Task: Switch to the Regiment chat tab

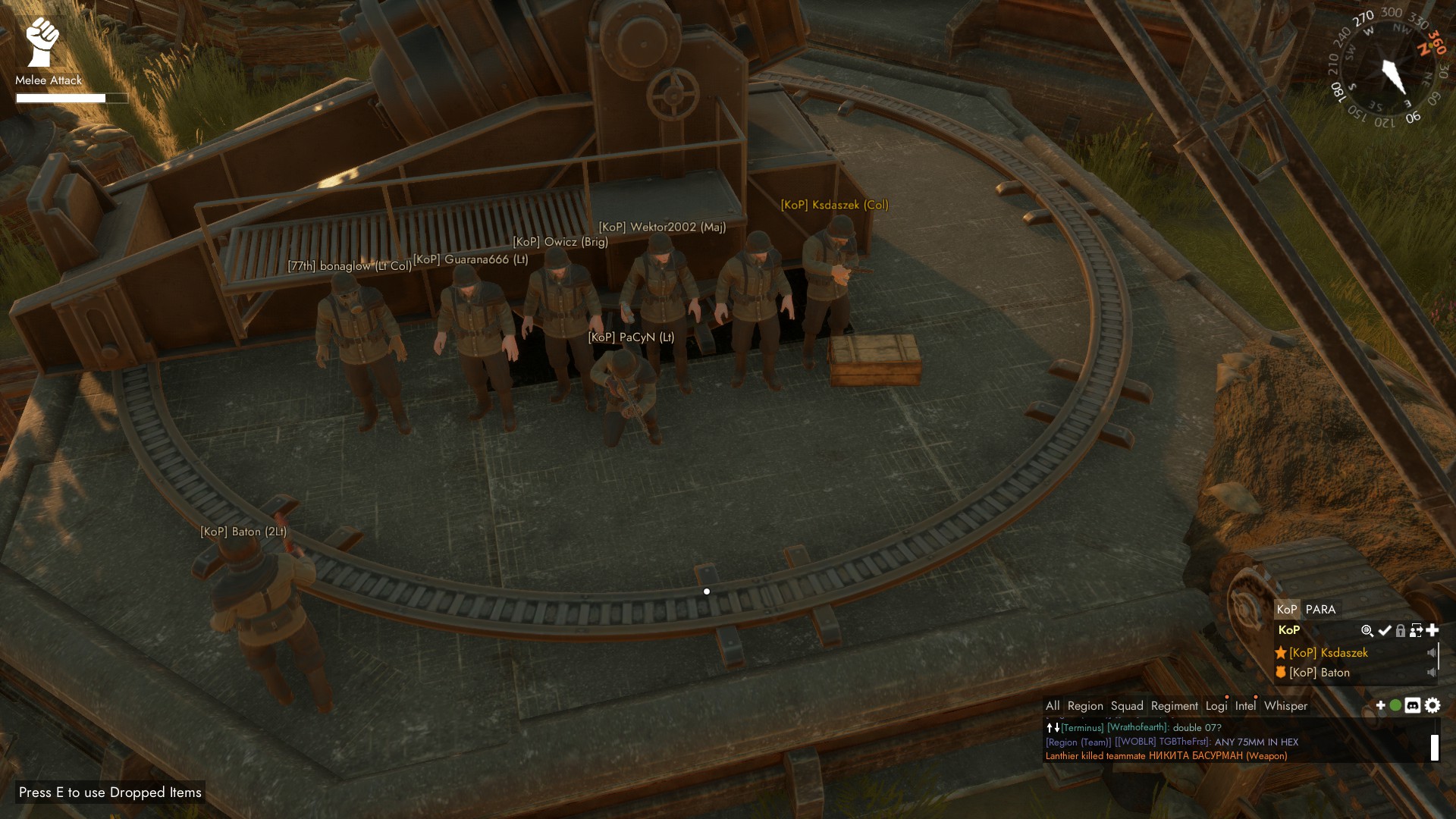Action: pyautogui.click(x=1175, y=705)
